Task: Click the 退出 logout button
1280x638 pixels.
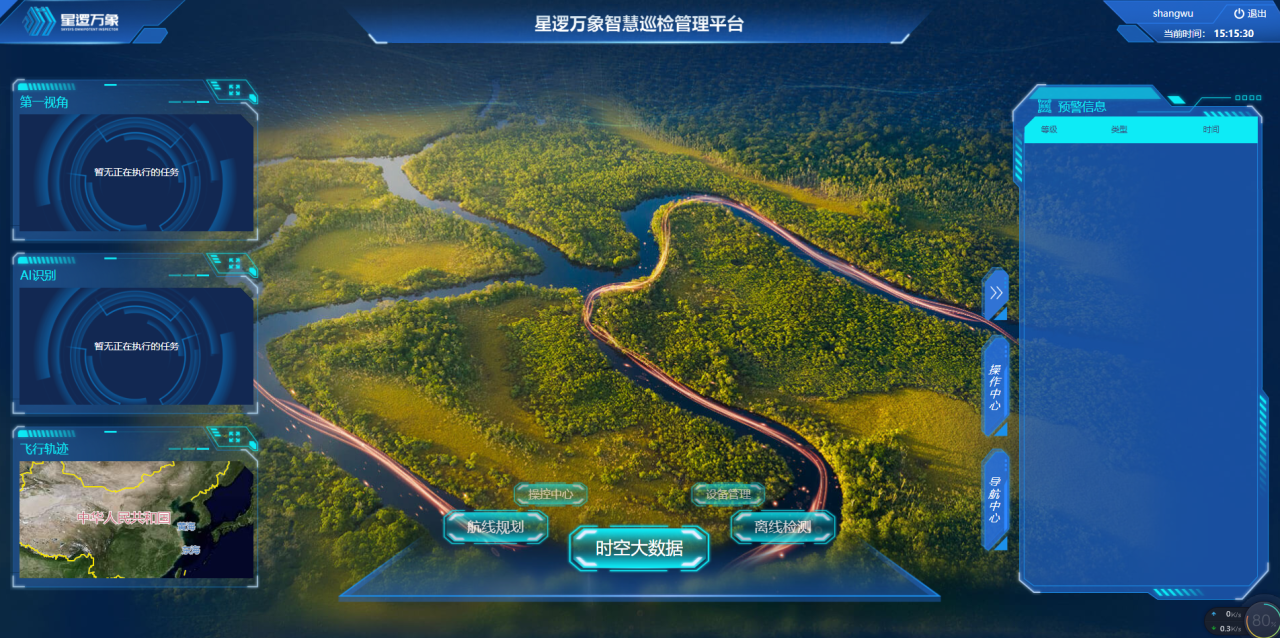Action: [1250, 14]
